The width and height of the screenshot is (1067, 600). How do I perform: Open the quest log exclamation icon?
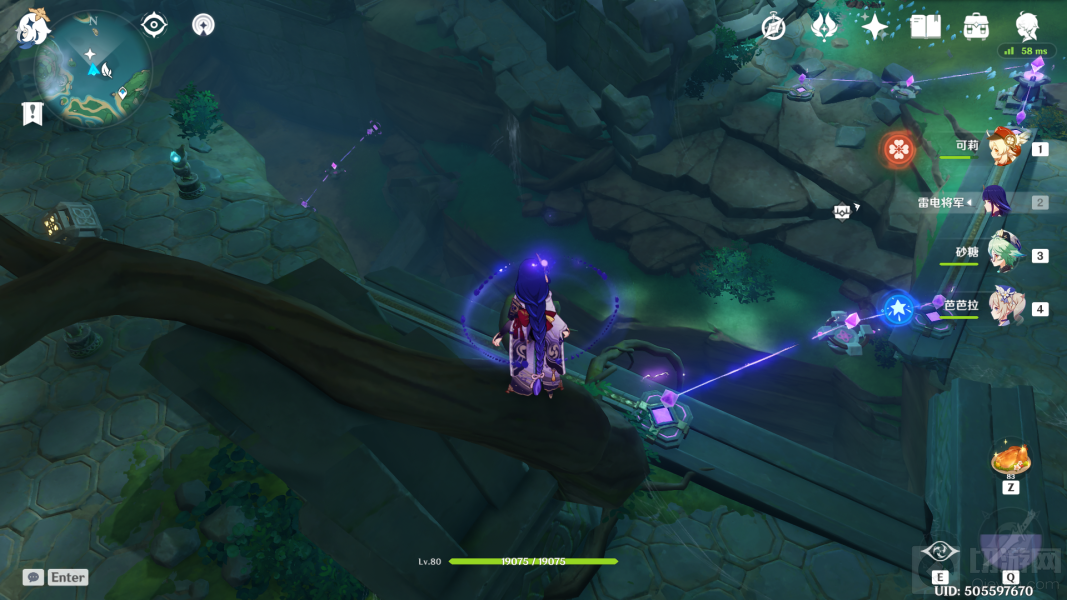(32, 114)
